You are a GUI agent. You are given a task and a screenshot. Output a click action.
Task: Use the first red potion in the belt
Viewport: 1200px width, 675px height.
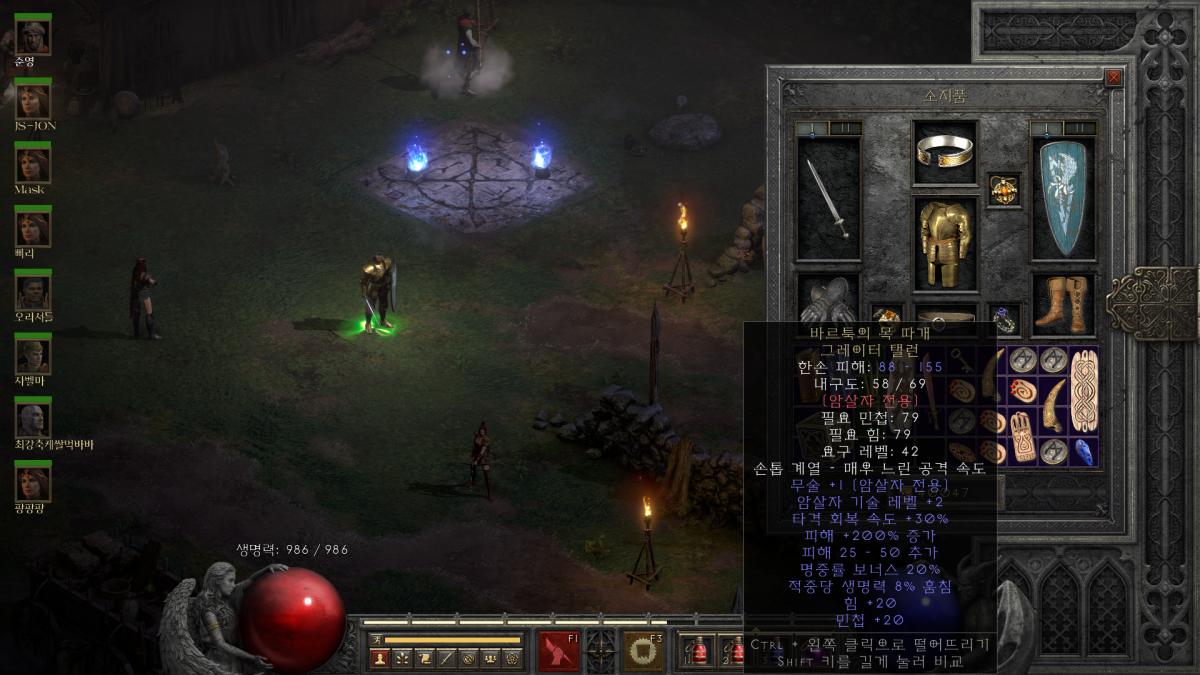[699, 651]
